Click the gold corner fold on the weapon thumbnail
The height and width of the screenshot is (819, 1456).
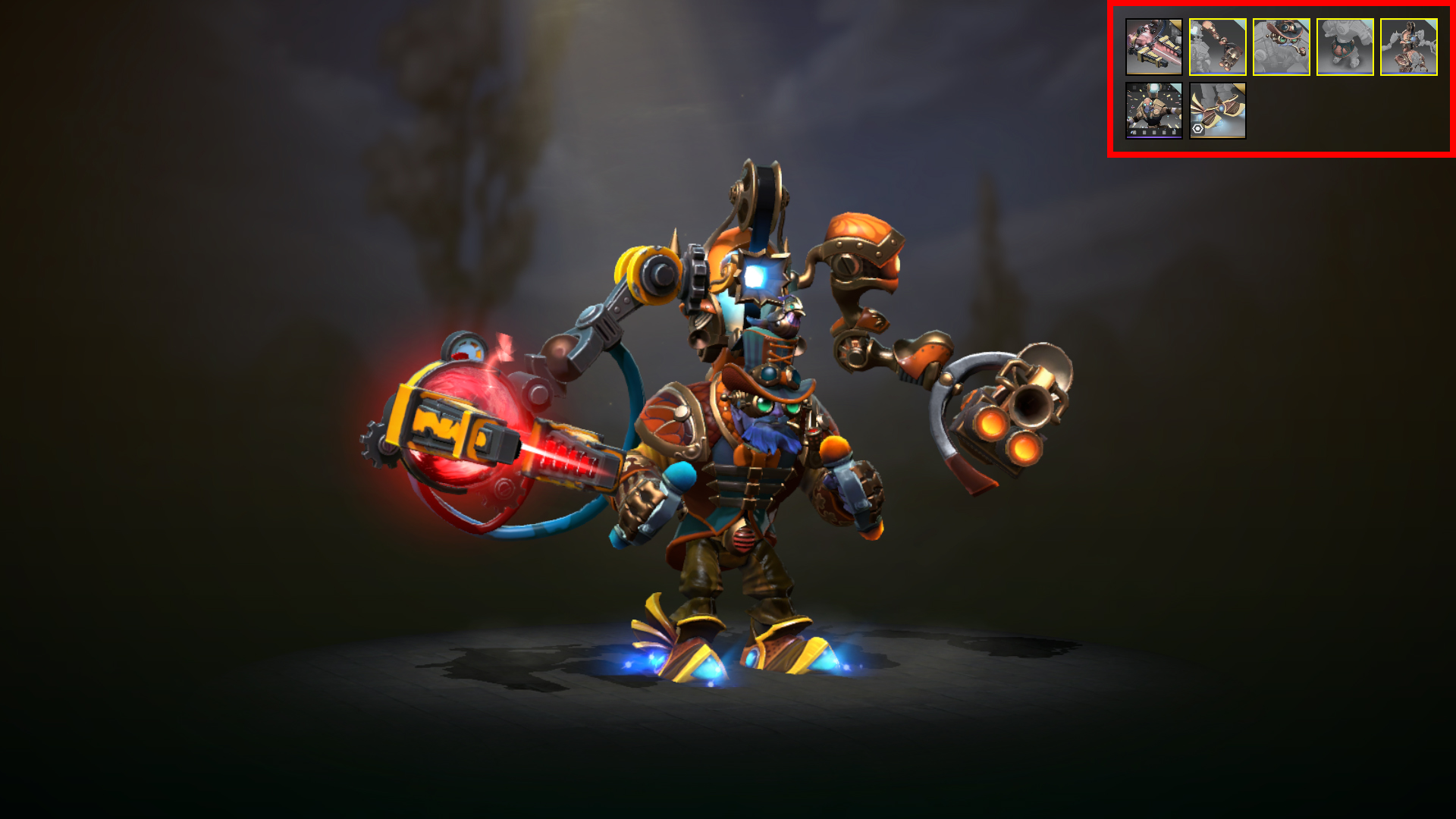tap(1176, 24)
